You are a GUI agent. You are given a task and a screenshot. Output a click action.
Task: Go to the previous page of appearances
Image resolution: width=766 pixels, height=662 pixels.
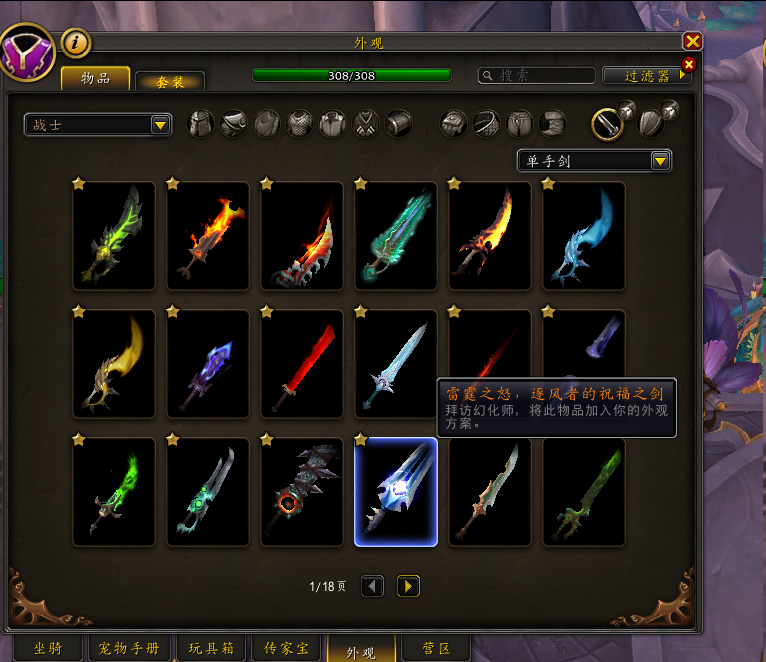(373, 586)
